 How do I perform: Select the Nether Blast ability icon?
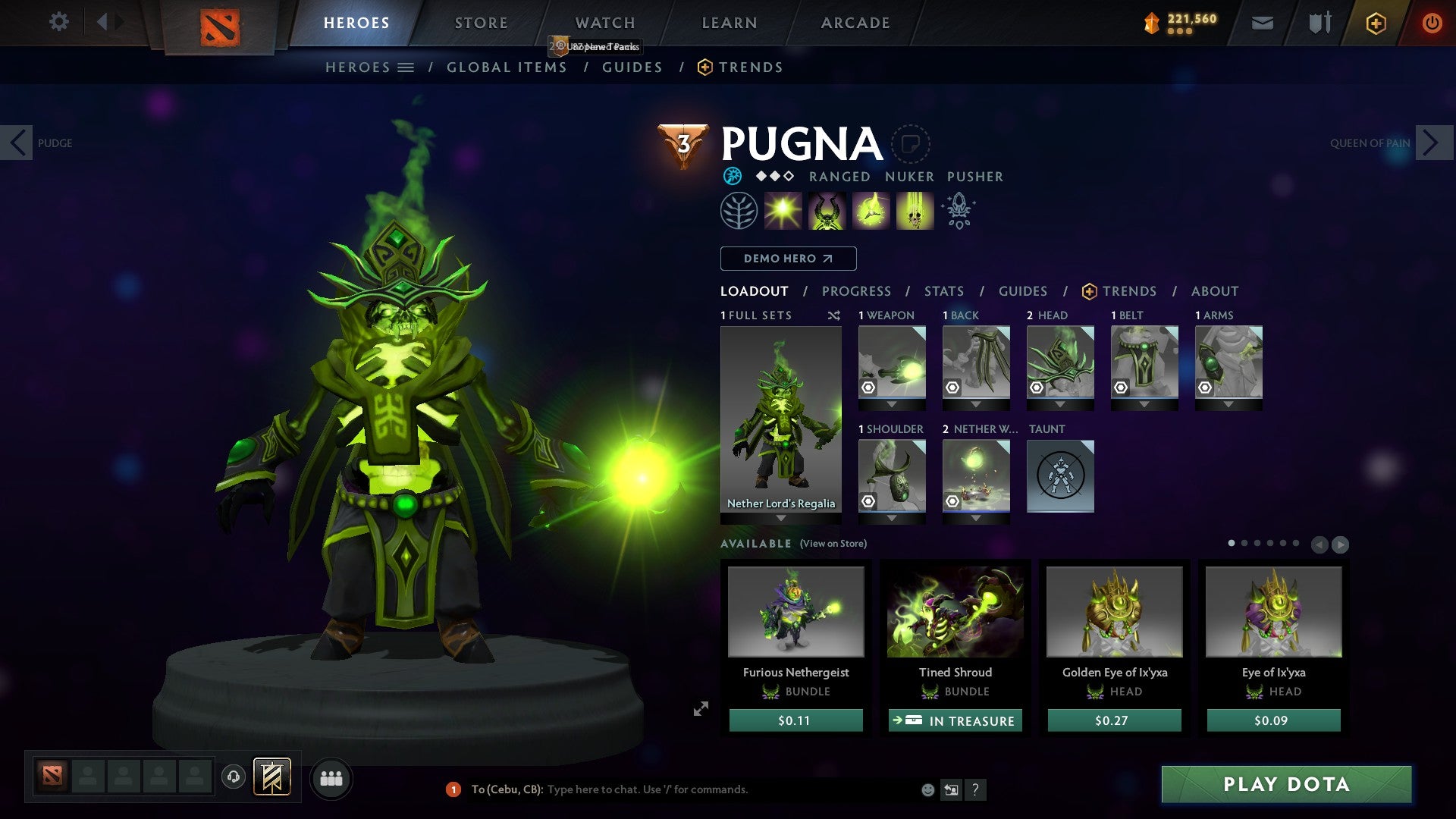click(782, 210)
